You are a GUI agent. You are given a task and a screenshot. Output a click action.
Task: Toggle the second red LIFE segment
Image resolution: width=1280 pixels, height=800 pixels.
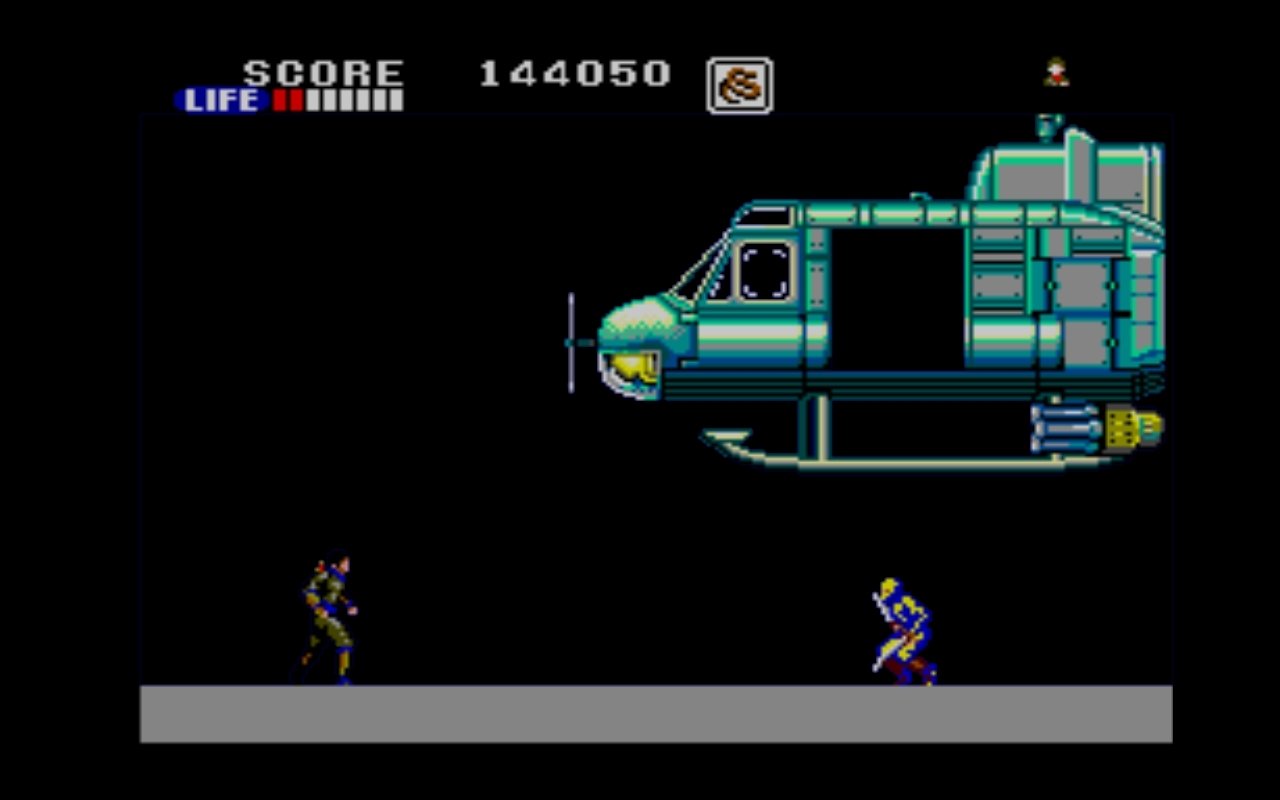click(x=295, y=100)
